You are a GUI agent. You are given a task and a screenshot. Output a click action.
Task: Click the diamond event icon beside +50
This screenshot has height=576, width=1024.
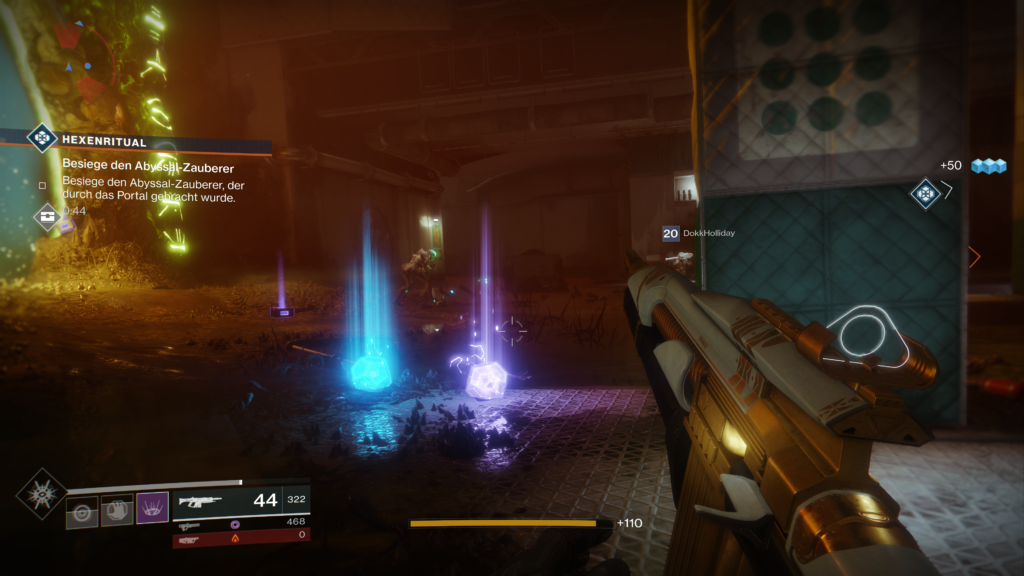[x=924, y=192]
